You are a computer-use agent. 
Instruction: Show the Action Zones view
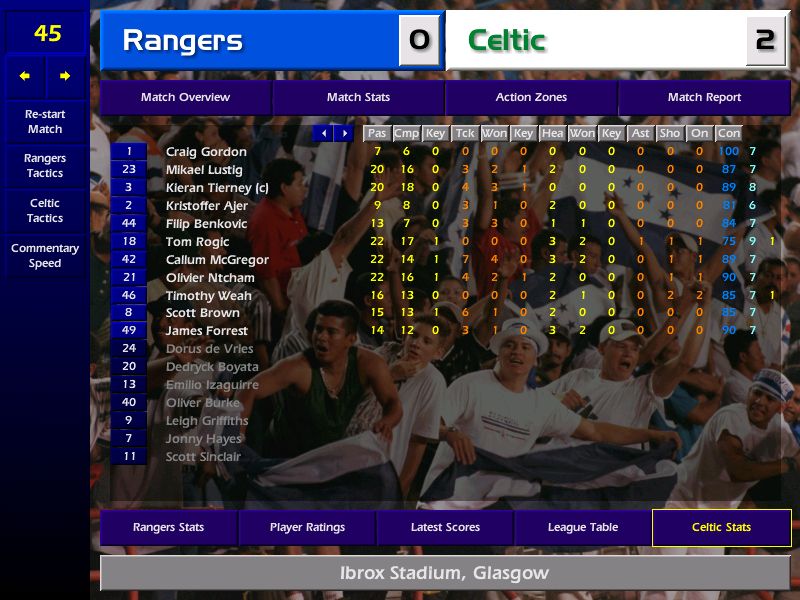click(x=531, y=97)
